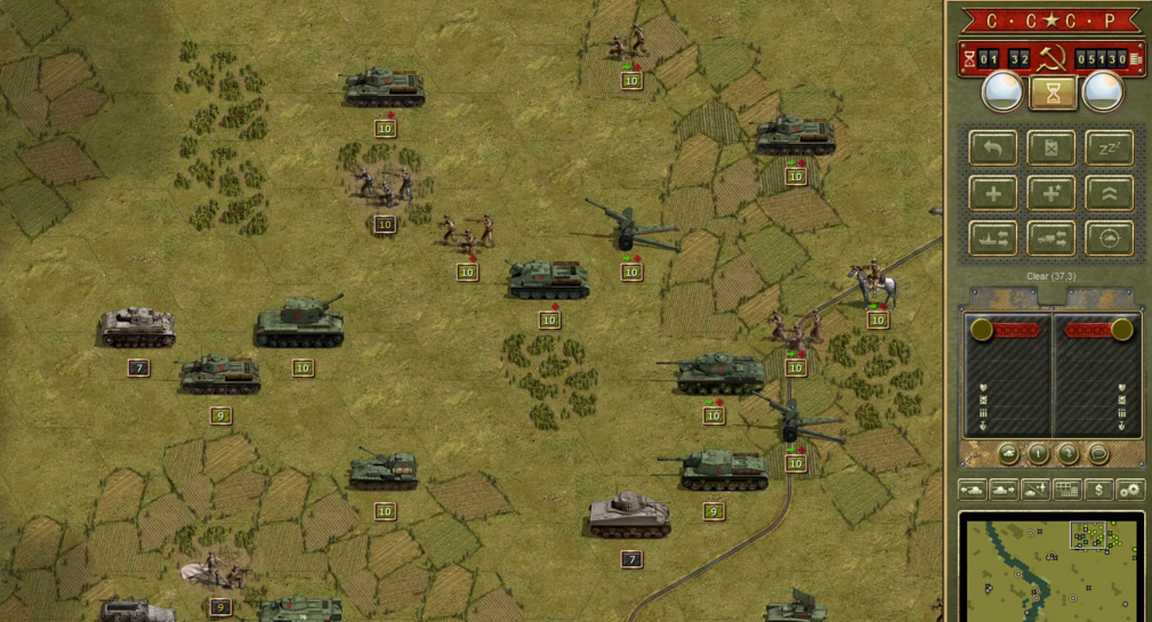The height and width of the screenshot is (622, 1152).
Task: Put the unit to sleep with the Zzz button
Action: coord(1109,148)
